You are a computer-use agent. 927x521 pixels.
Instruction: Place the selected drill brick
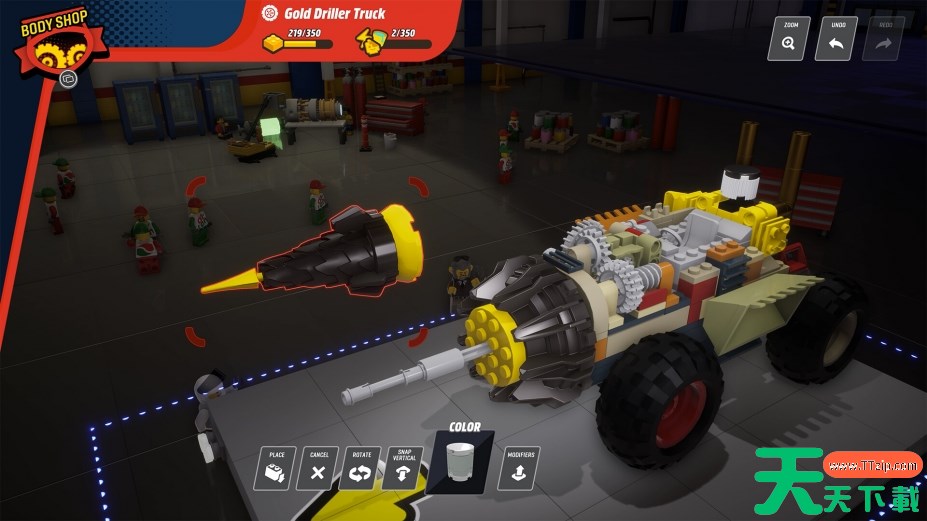coord(277,468)
